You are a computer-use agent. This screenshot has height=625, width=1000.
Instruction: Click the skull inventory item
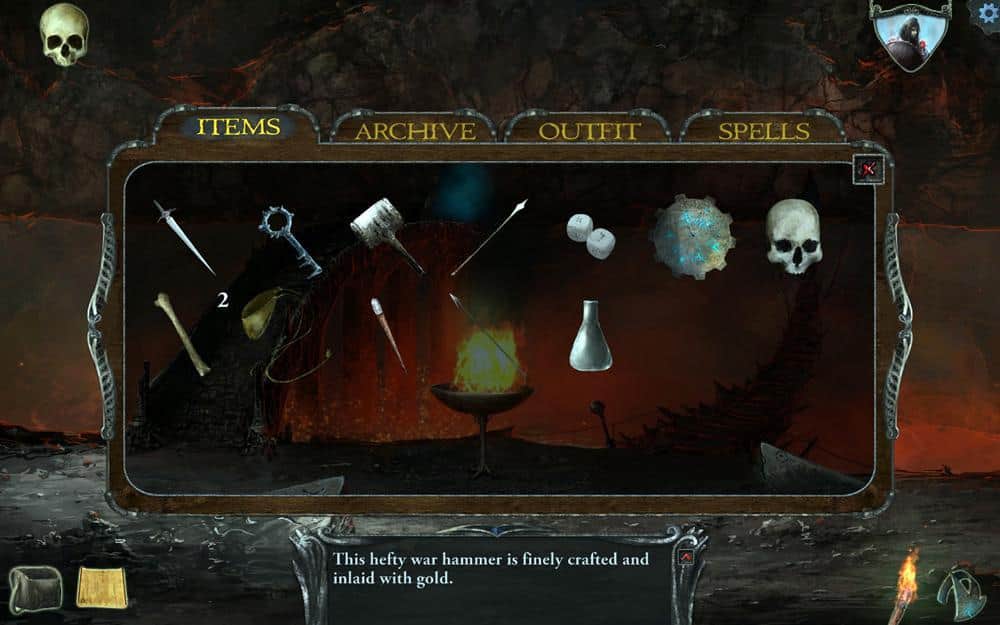click(x=794, y=236)
